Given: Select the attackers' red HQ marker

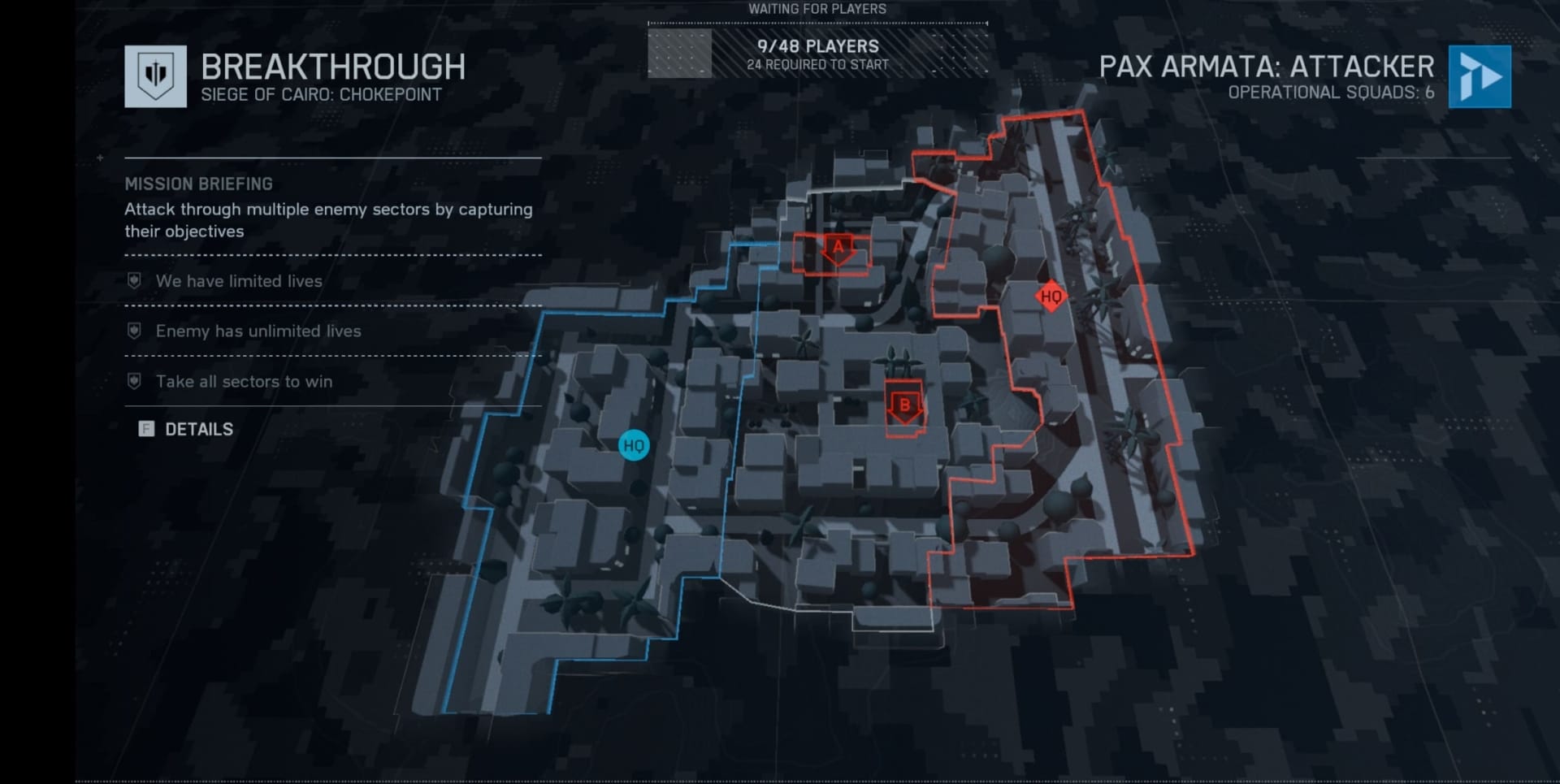Looking at the screenshot, I should tap(1051, 297).
